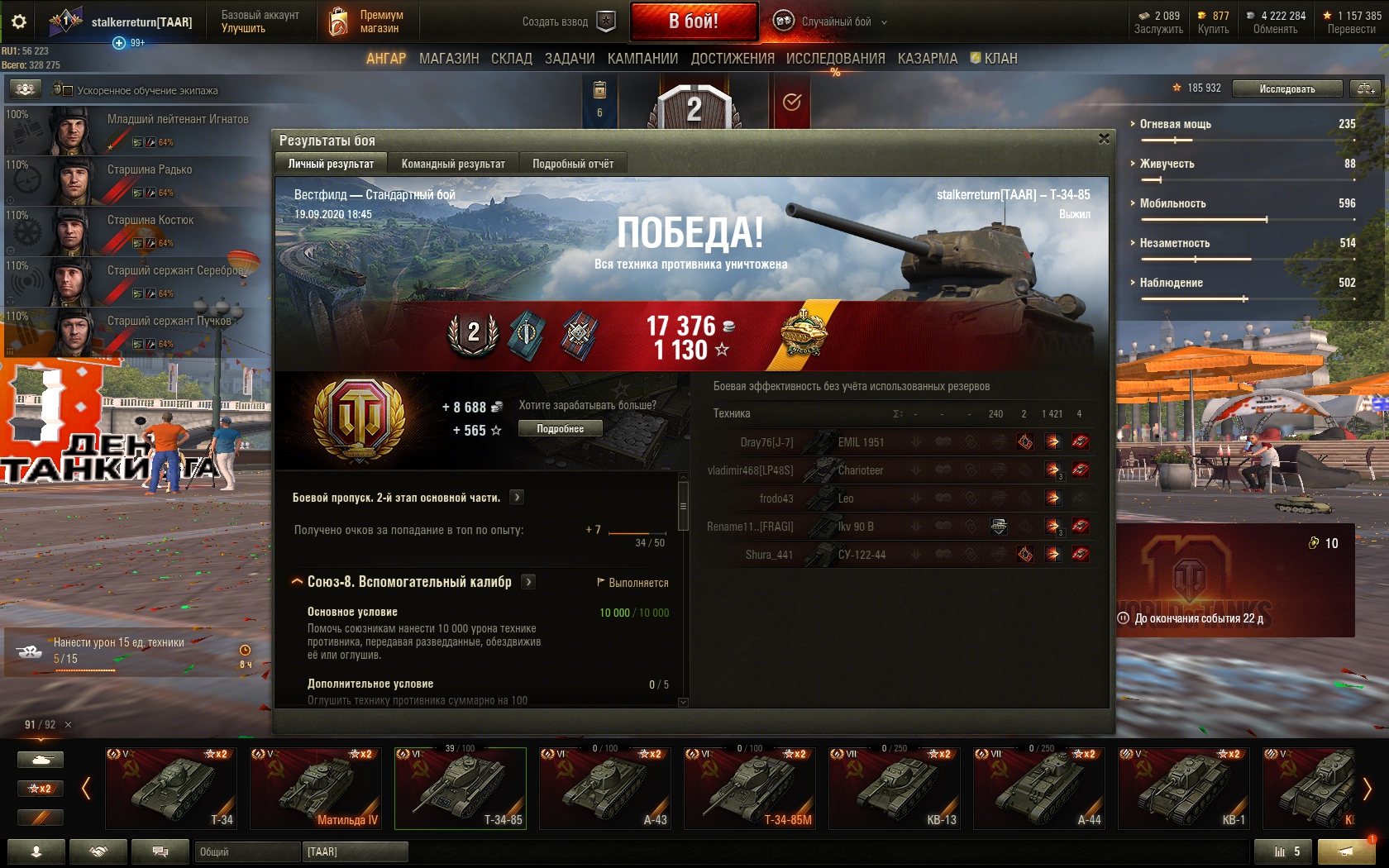Open the ИССЛЕДОВАНИЯ menu
Screen dimensions: 1389x868
pyautogui.click(x=835, y=59)
